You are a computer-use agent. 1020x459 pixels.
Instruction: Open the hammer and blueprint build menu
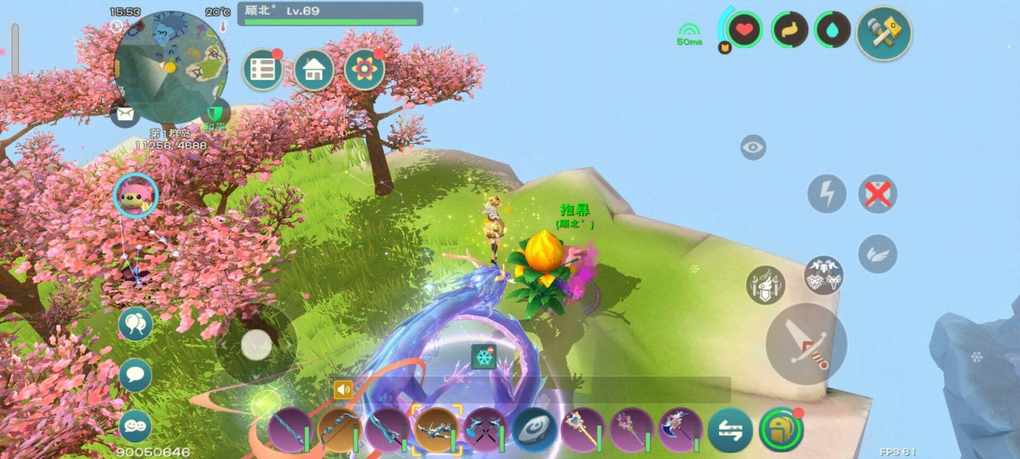click(x=884, y=34)
